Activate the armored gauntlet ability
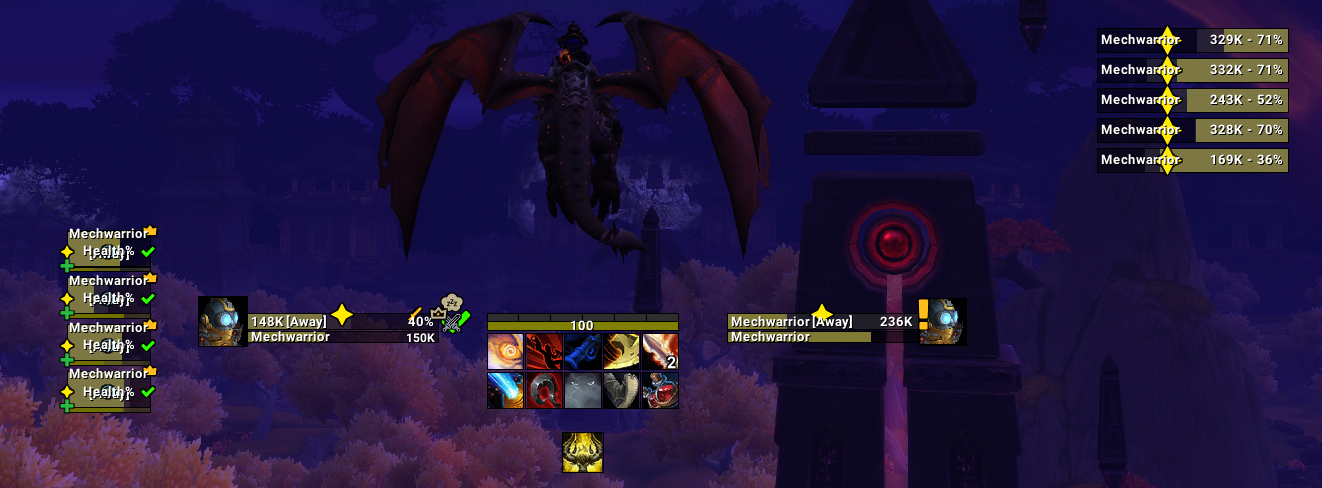Viewport: 1322px width, 488px height. click(x=621, y=390)
